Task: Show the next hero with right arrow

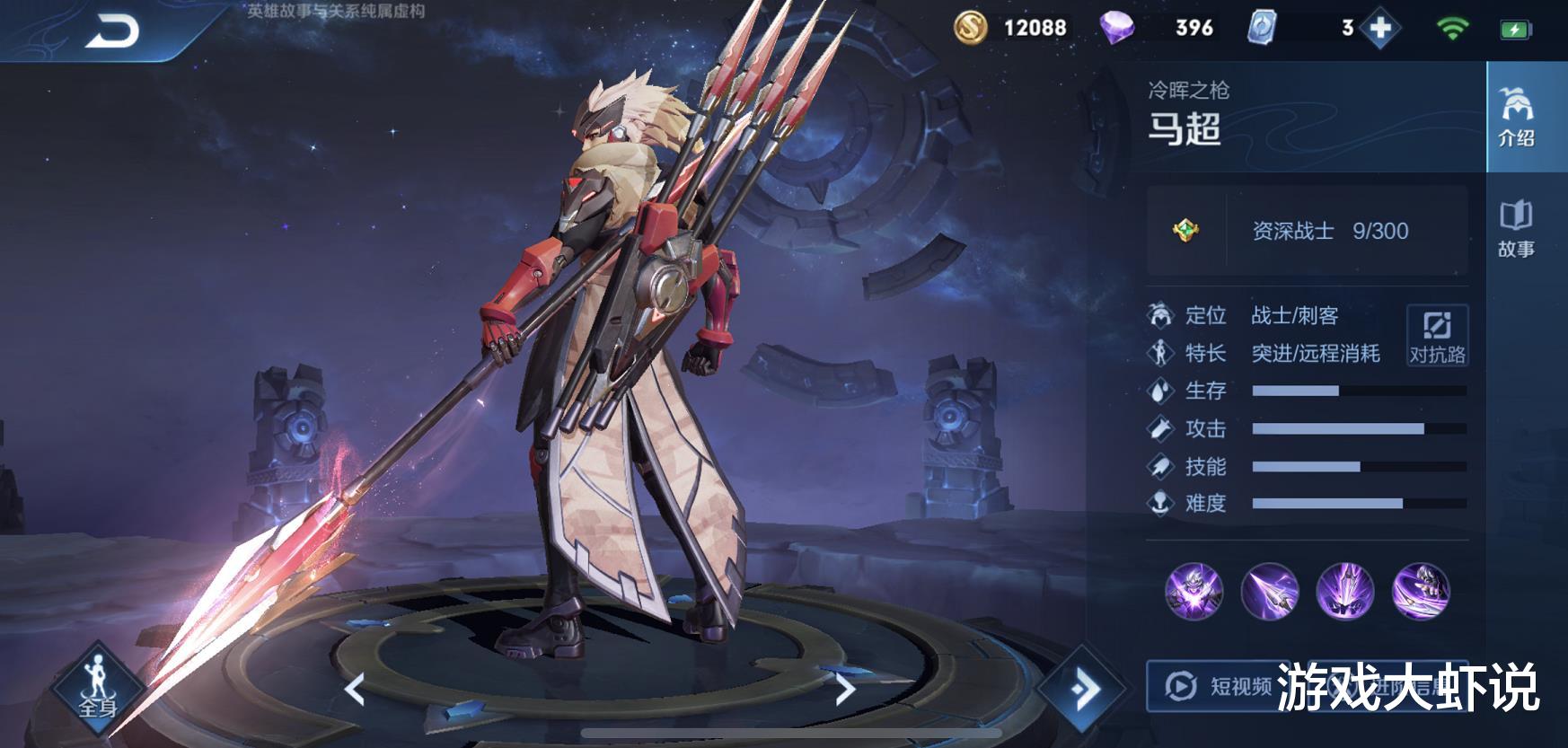Action: tap(845, 690)
